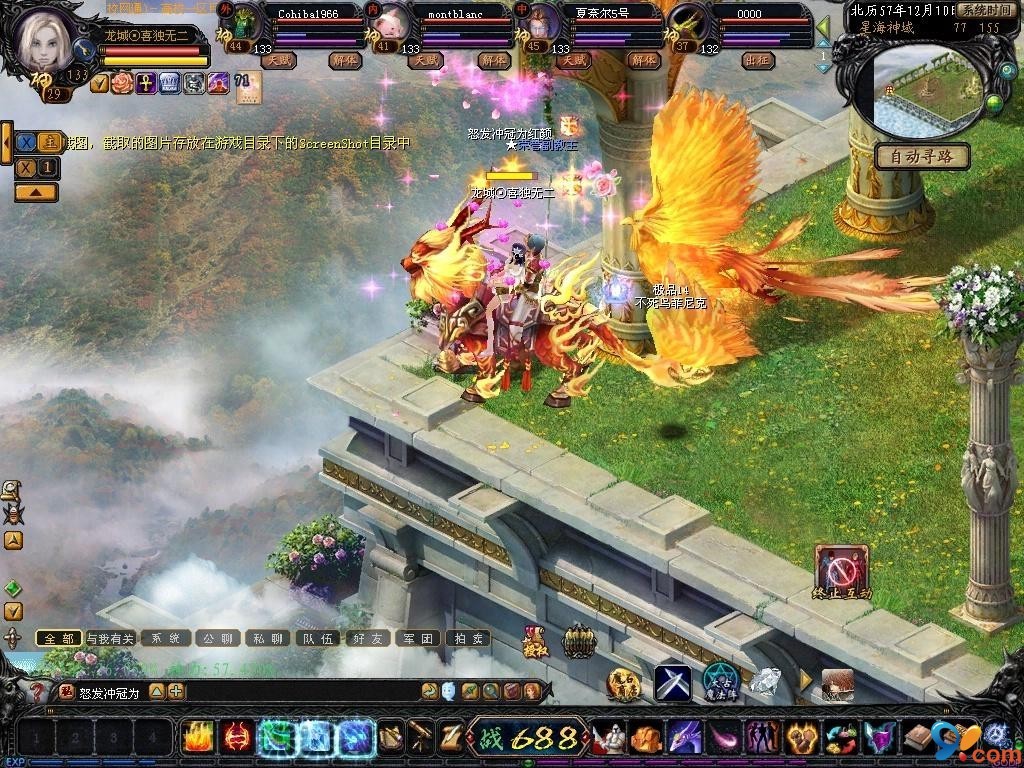Click the diamond gem icon
This screenshot has height=768, width=1024.
point(765,682)
